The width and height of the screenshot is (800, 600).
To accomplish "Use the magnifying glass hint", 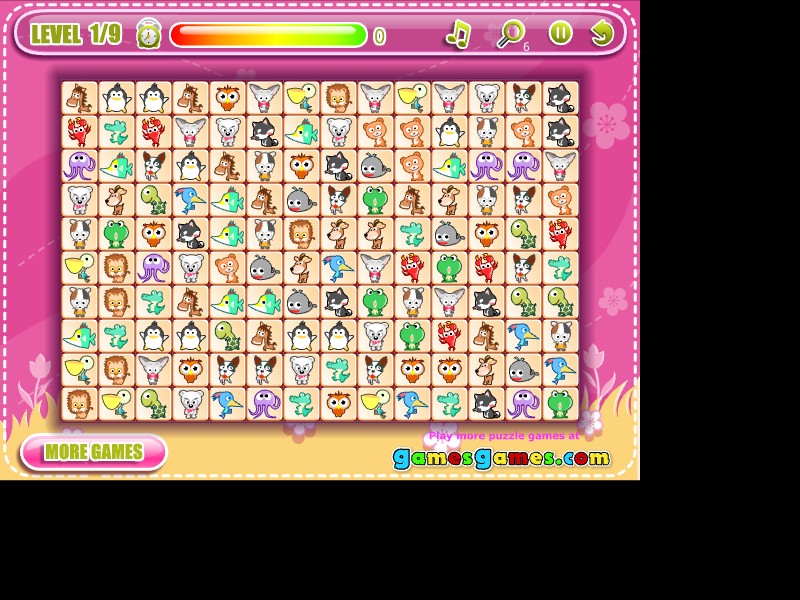I will tap(510, 34).
